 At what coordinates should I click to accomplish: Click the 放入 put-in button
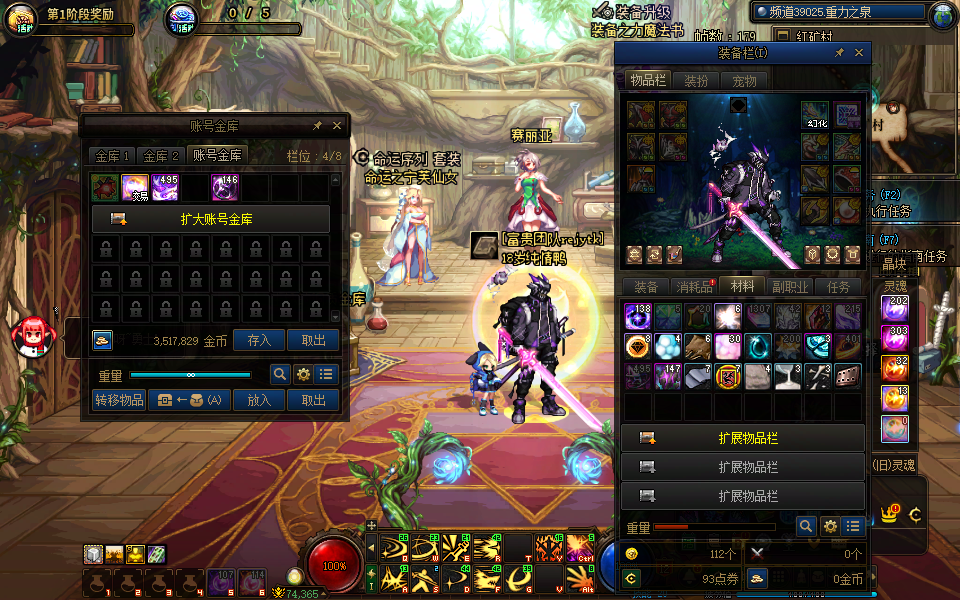pyautogui.click(x=259, y=400)
